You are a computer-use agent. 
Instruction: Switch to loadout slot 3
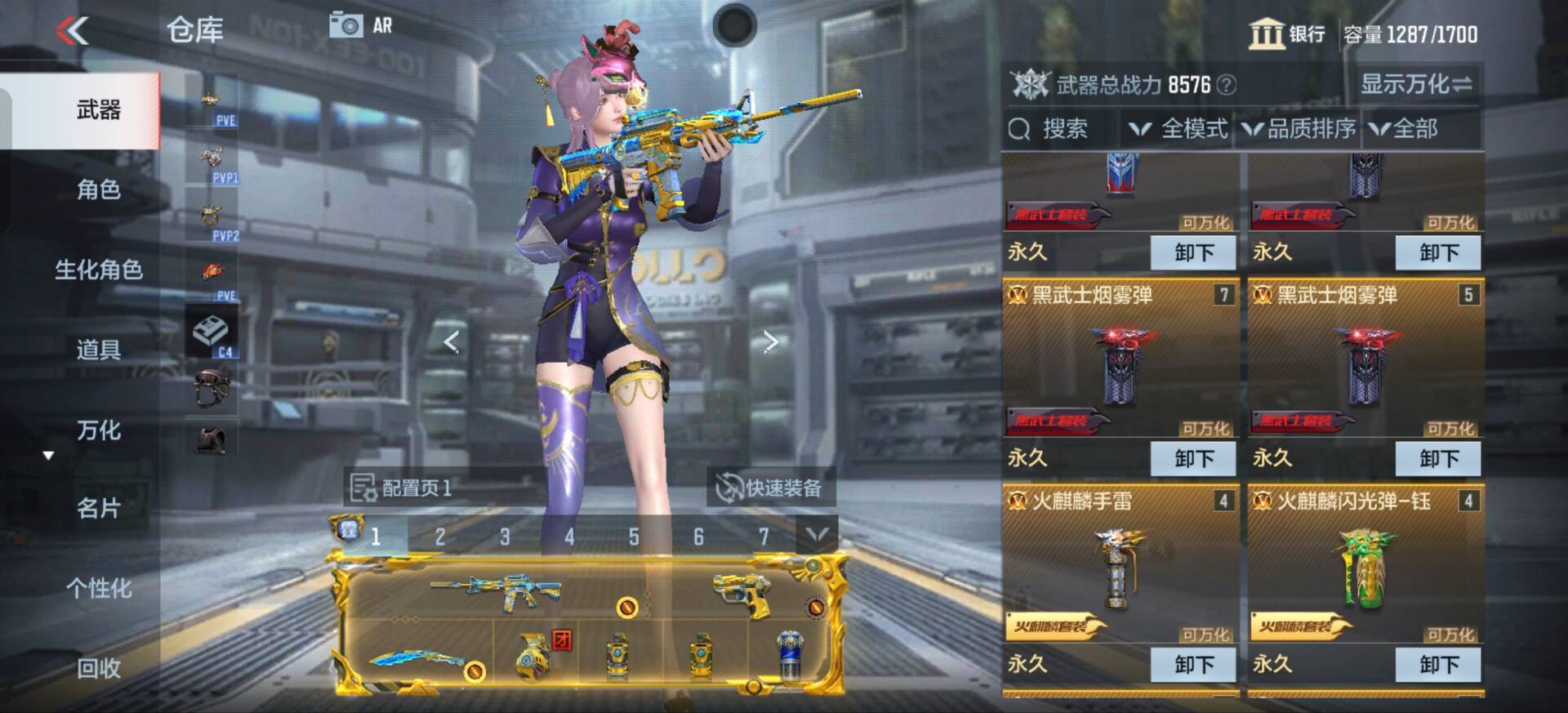click(505, 537)
